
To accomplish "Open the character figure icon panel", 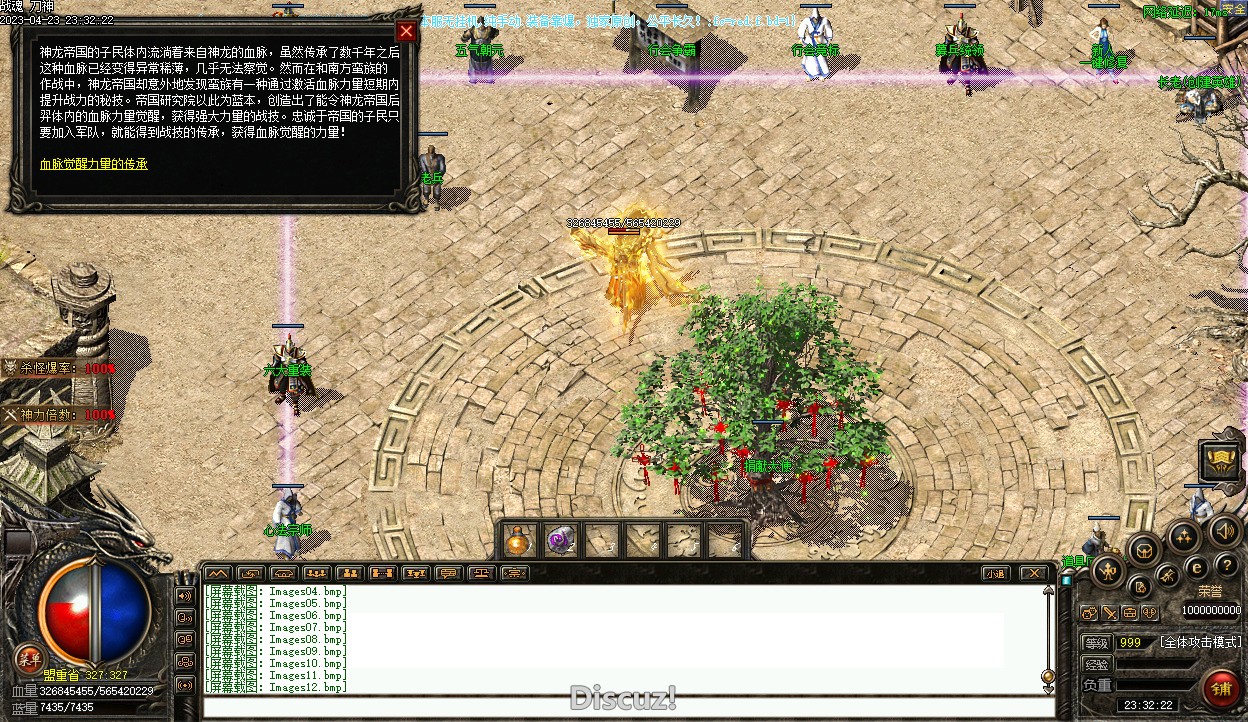I will point(1108,572).
